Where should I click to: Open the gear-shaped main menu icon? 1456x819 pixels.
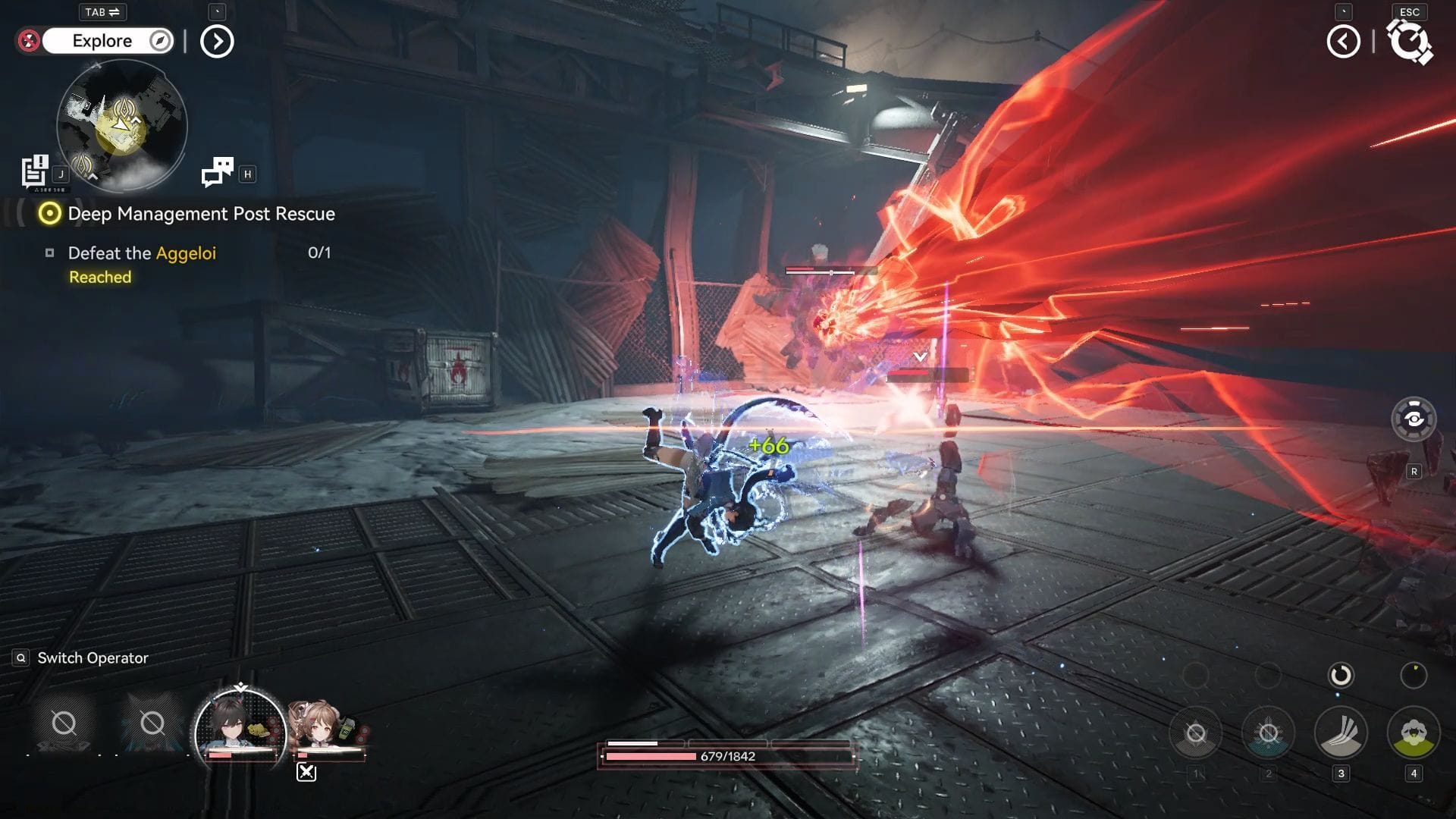(1409, 42)
